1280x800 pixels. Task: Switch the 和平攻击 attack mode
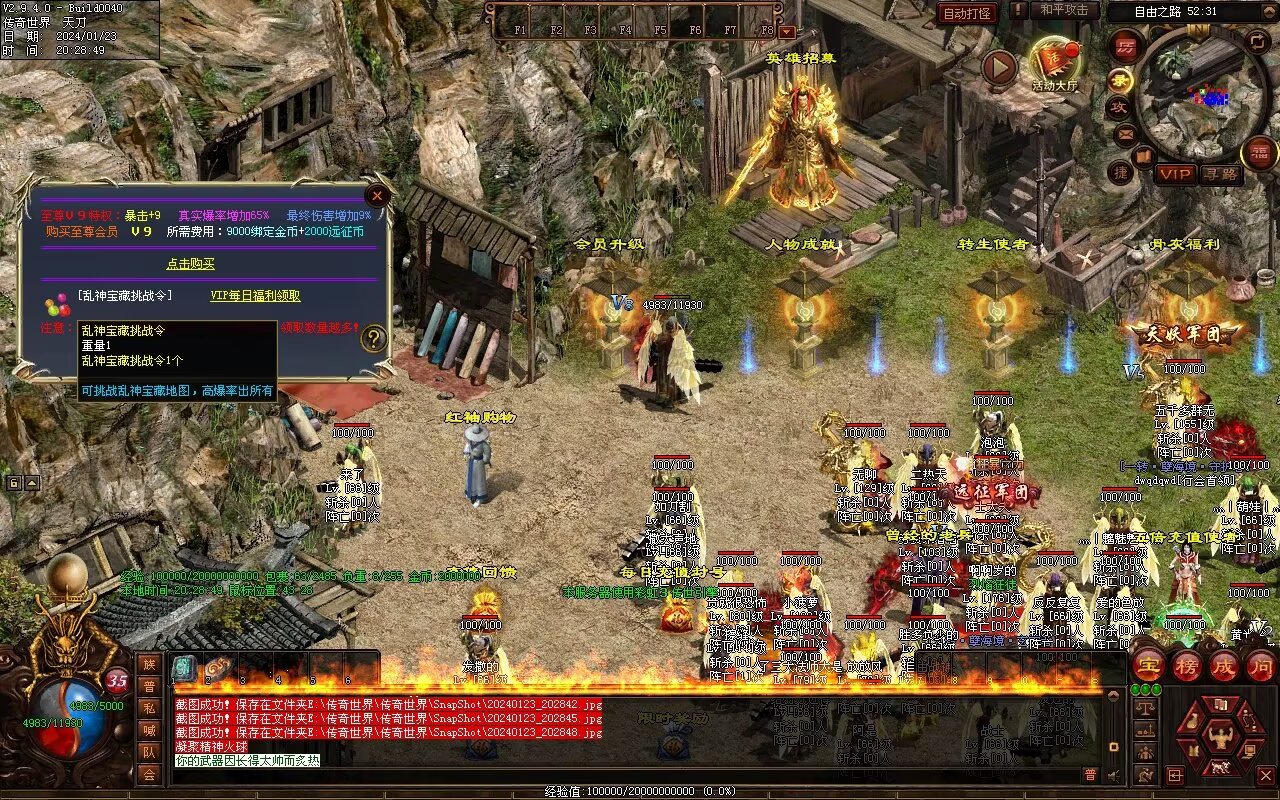click(1064, 10)
